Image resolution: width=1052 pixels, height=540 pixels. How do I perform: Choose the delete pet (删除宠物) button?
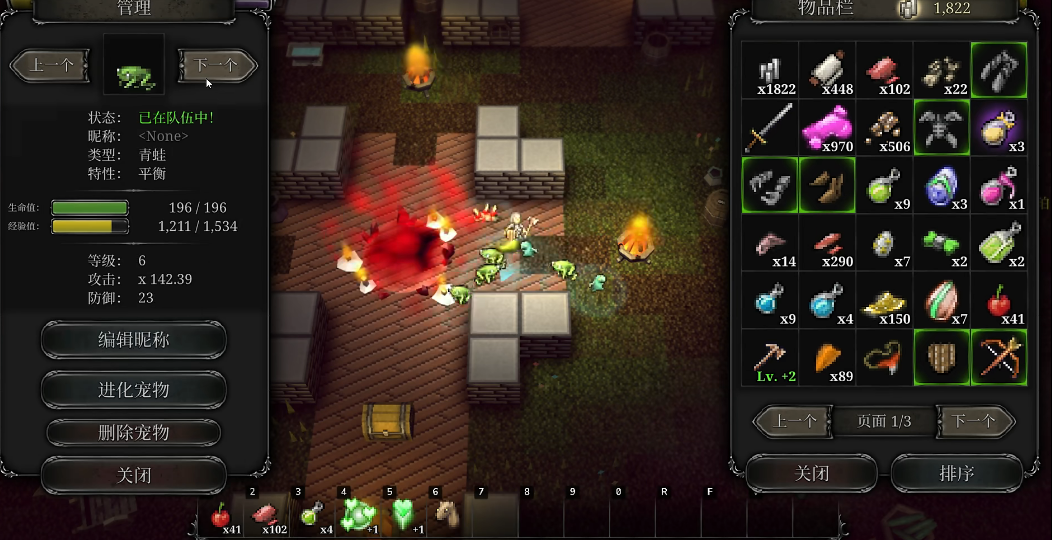(133, 432)
